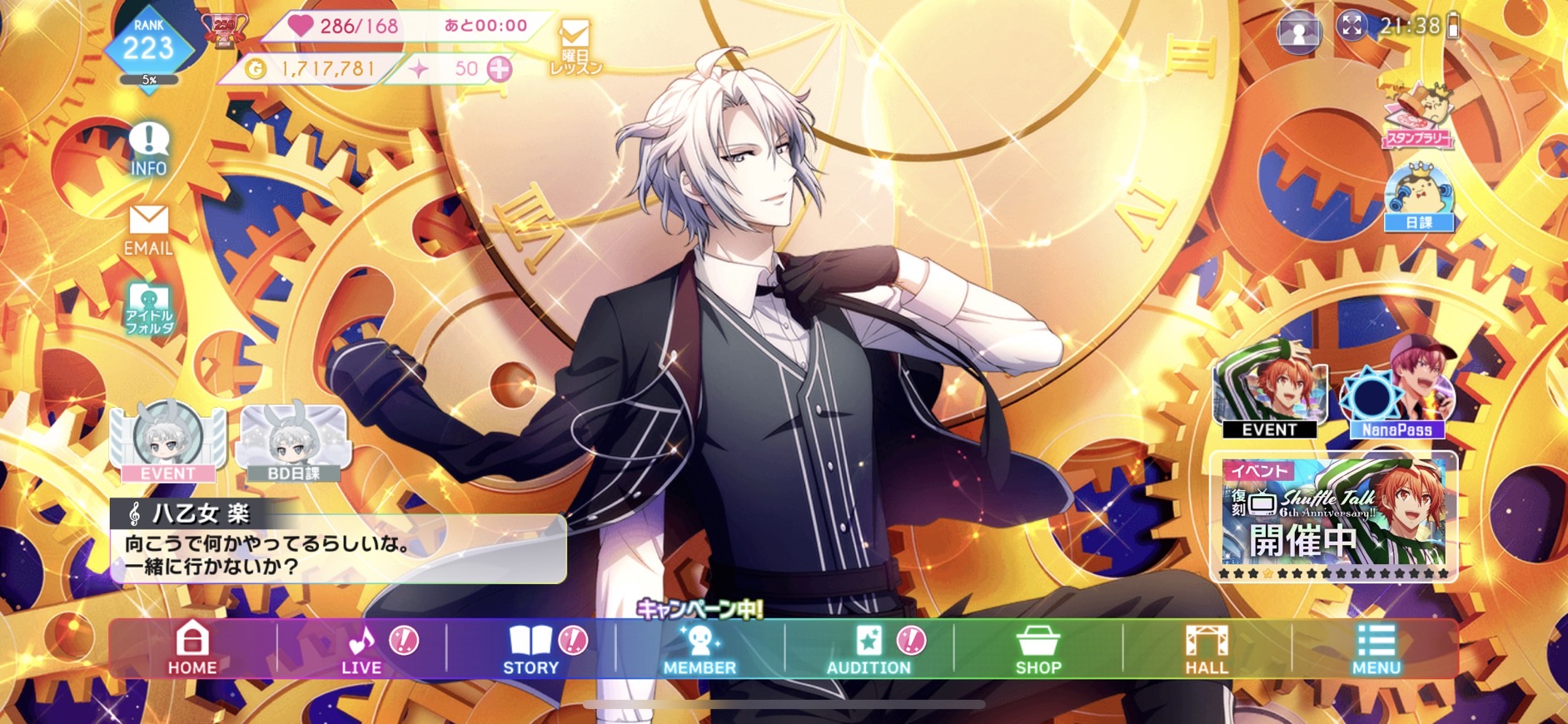Select the bunny chibi EVENT badge

[x=167, y=442]
